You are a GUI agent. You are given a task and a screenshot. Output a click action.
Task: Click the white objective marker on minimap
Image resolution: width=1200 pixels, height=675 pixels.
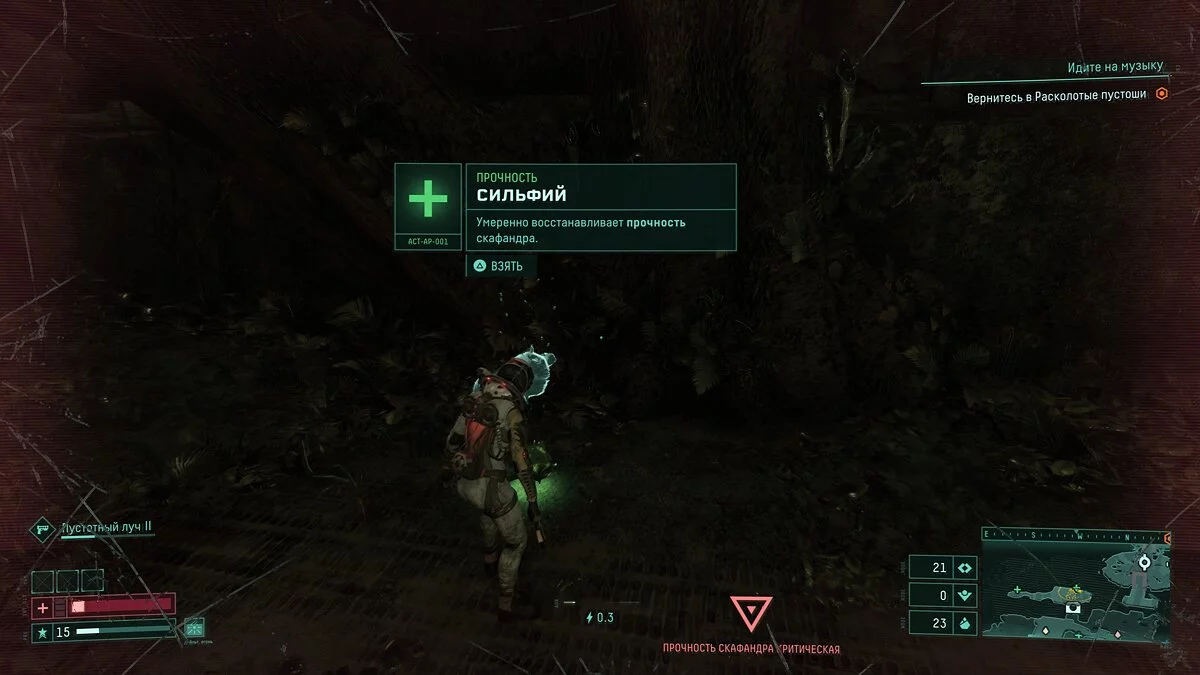click(1145, 563)
